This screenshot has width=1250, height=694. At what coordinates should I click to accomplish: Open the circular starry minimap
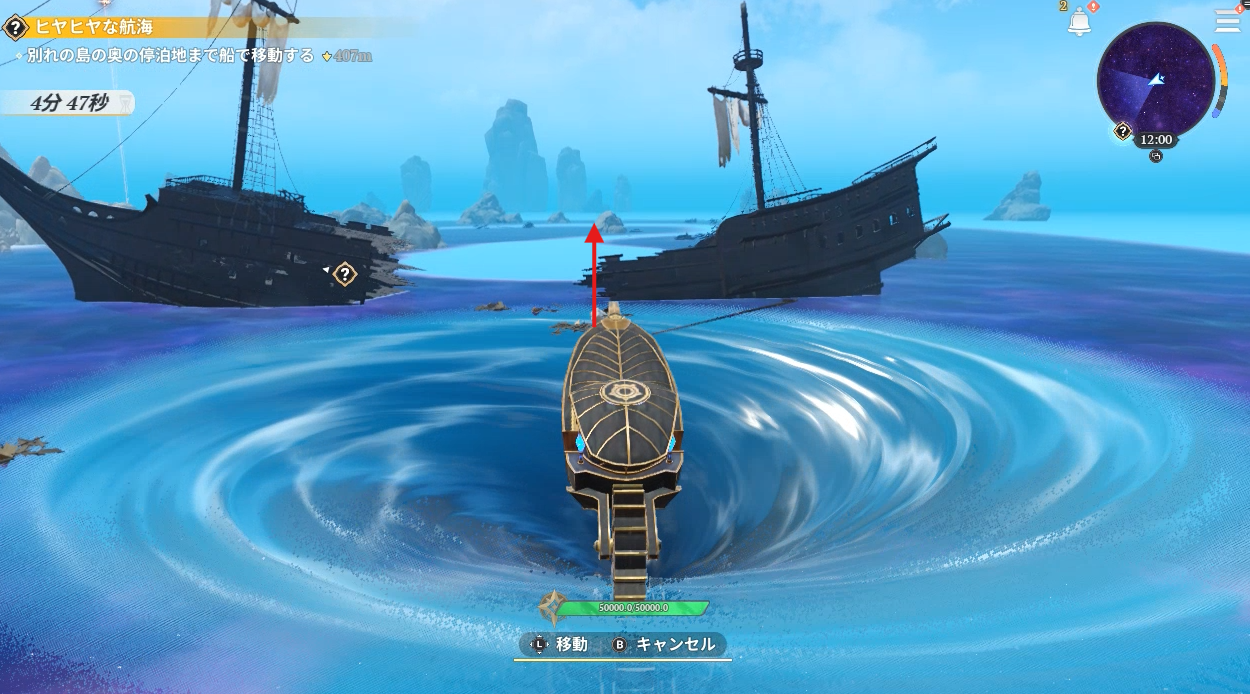pos(1155,79)
